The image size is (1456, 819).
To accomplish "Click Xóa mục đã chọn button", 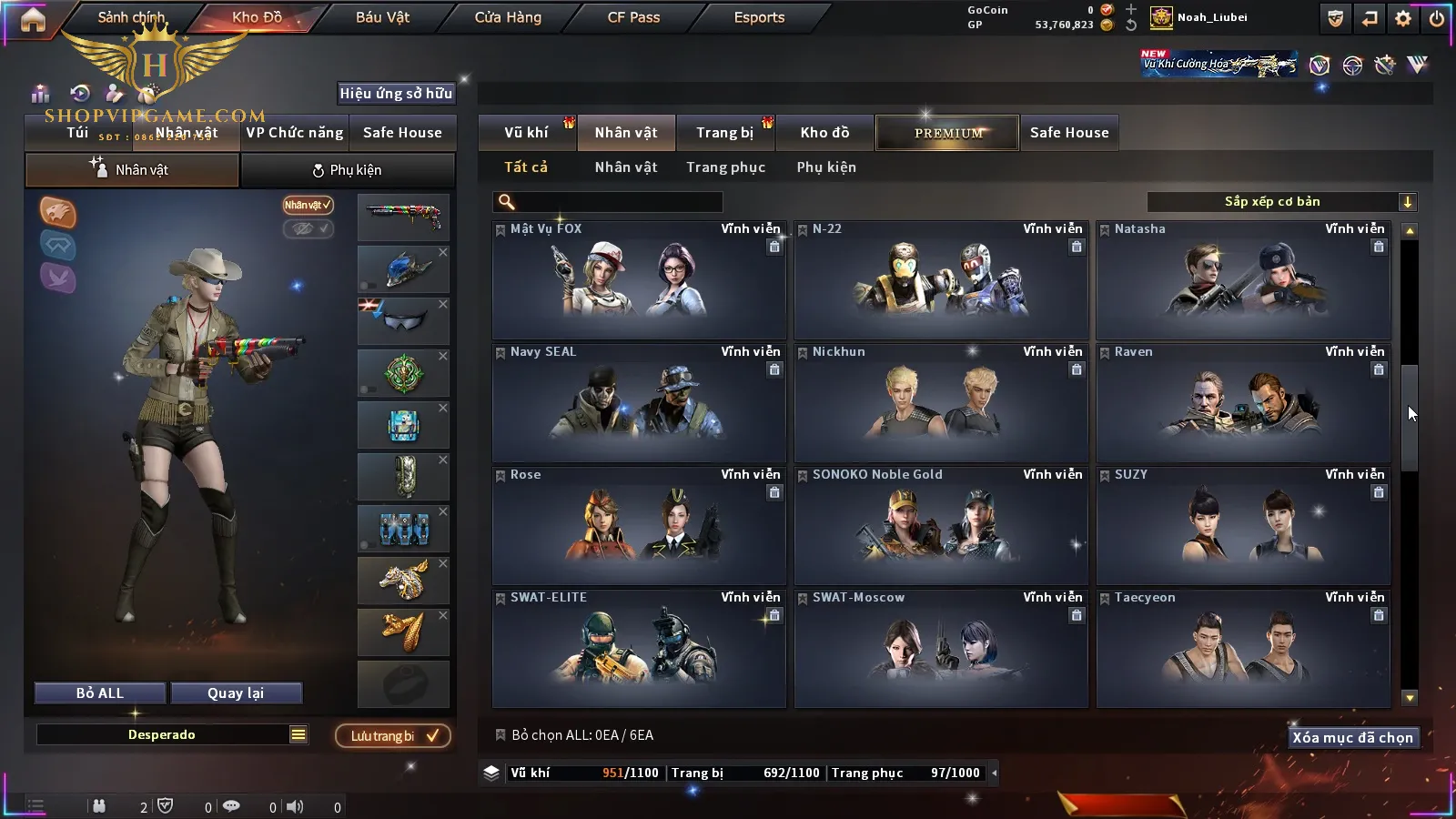I will pos(1352,738).
